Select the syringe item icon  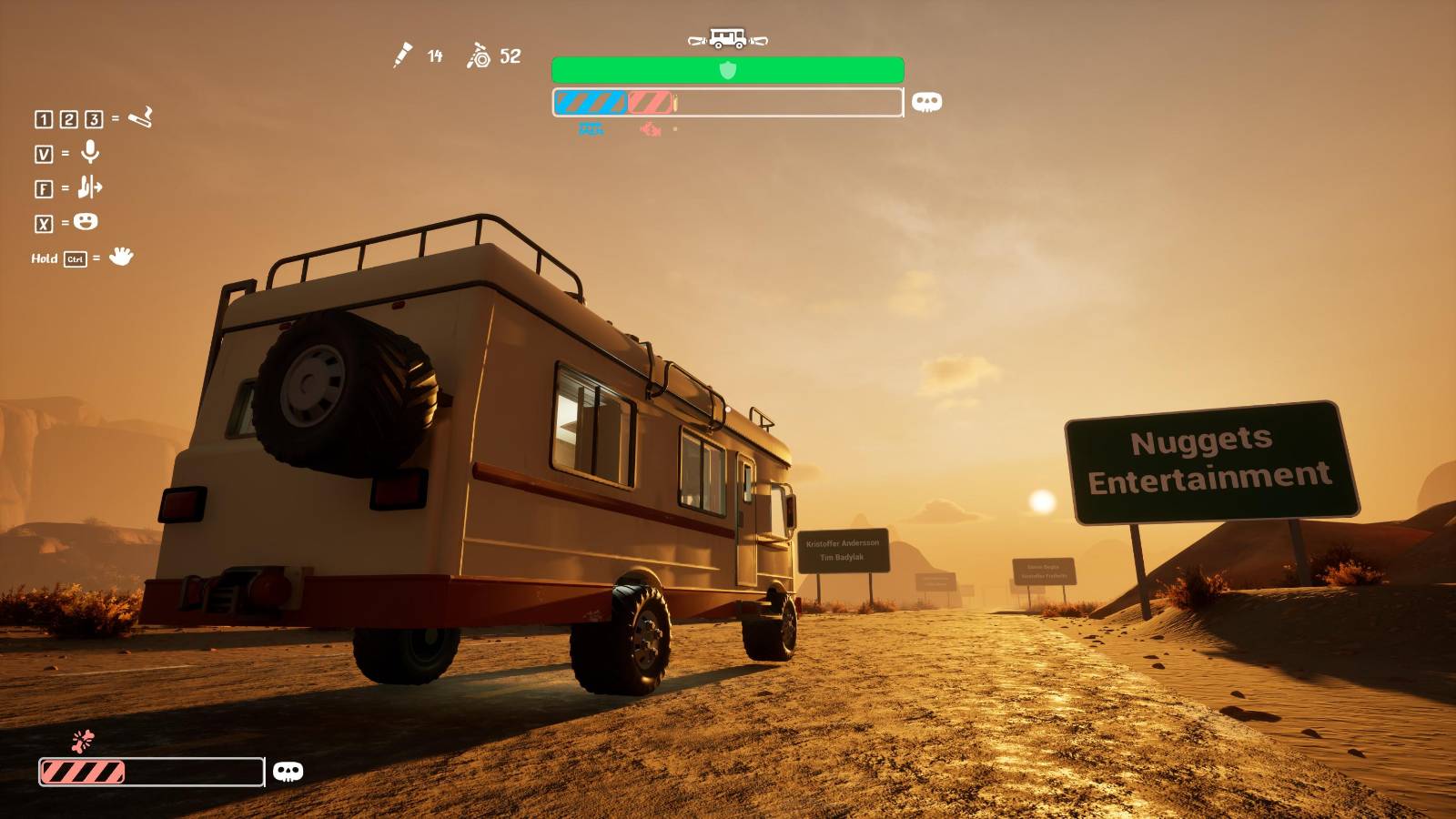tap(402, 56)
